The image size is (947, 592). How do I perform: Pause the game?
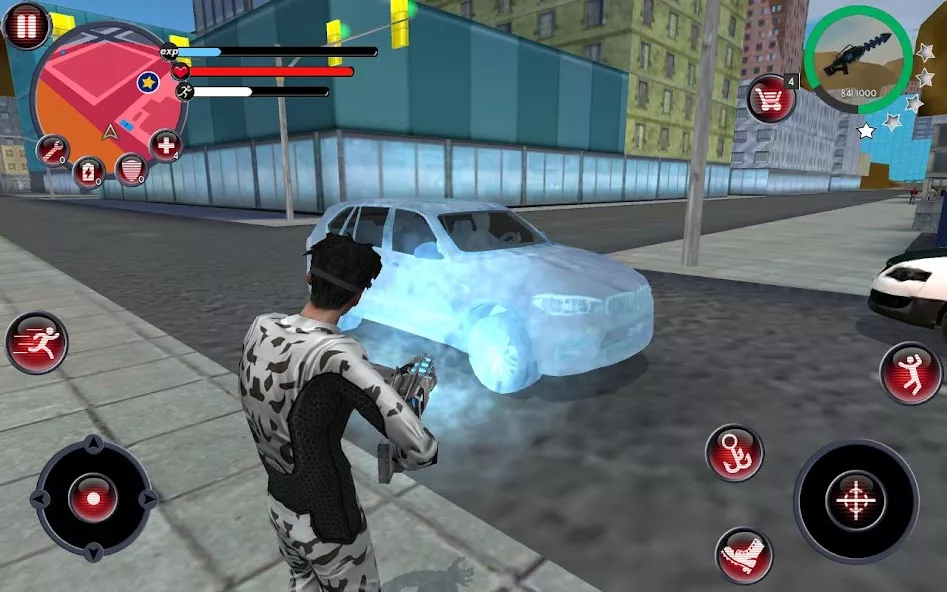[27, 25]
